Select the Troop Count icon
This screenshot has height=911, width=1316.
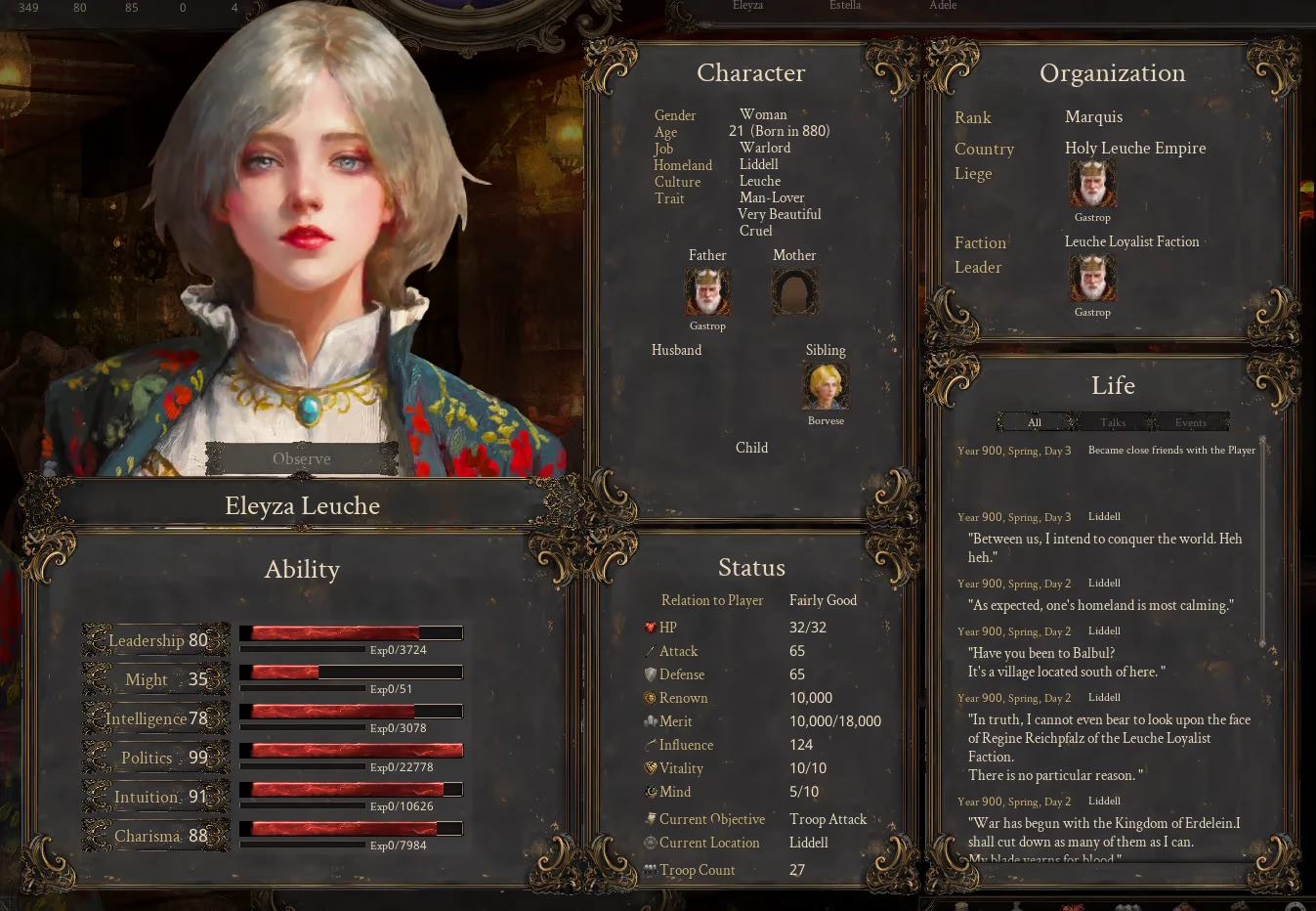[x=650, y=870]
